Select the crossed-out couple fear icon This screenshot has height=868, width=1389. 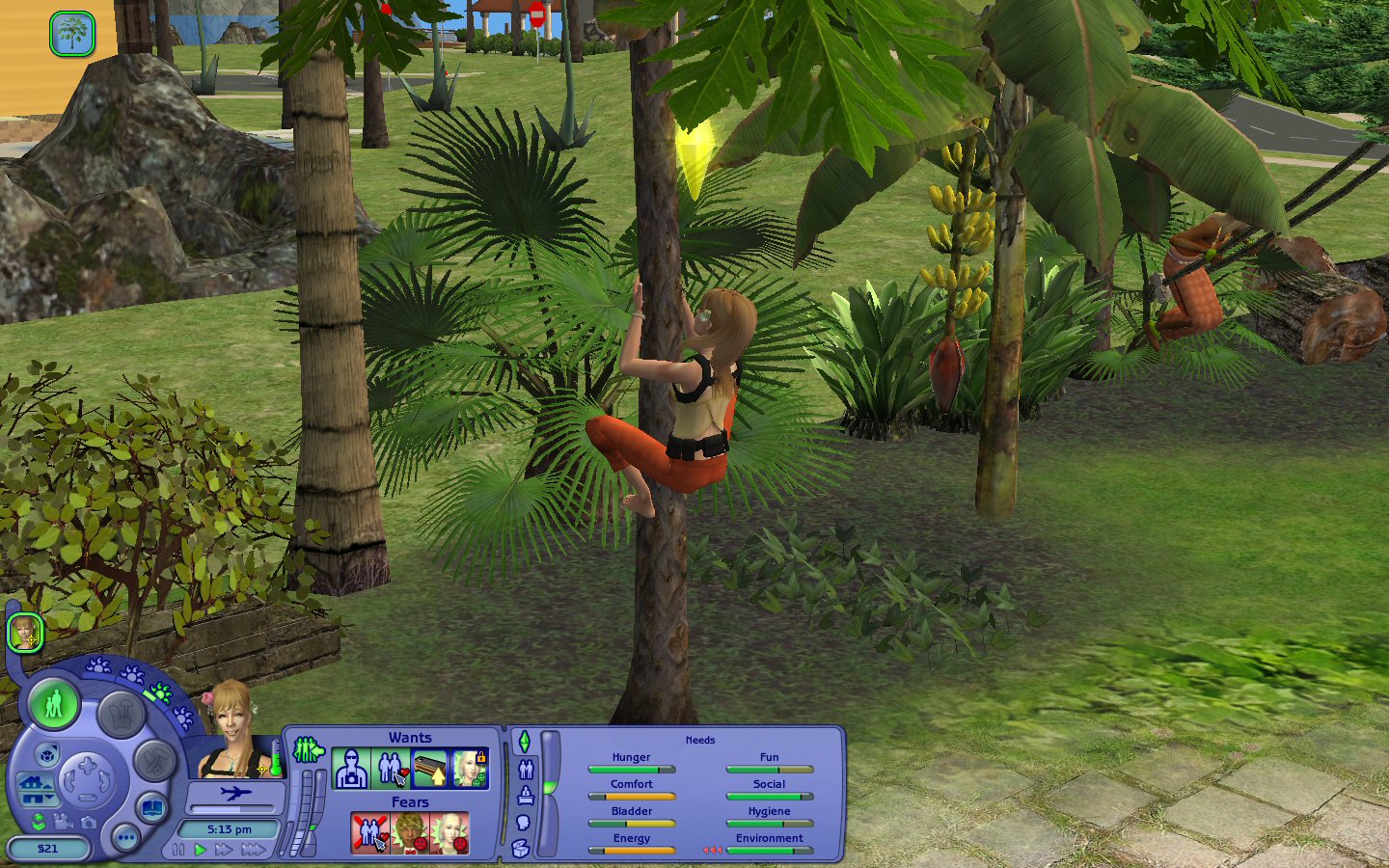[369, 833]
